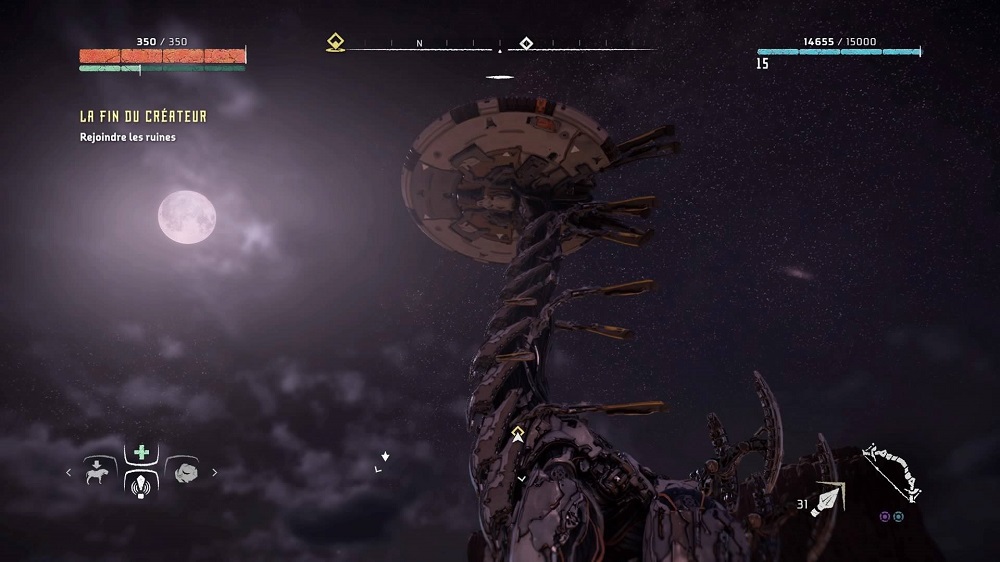Select the rock throw item slot
Viewport: 1000px width, 562px height.
(183, 470)
